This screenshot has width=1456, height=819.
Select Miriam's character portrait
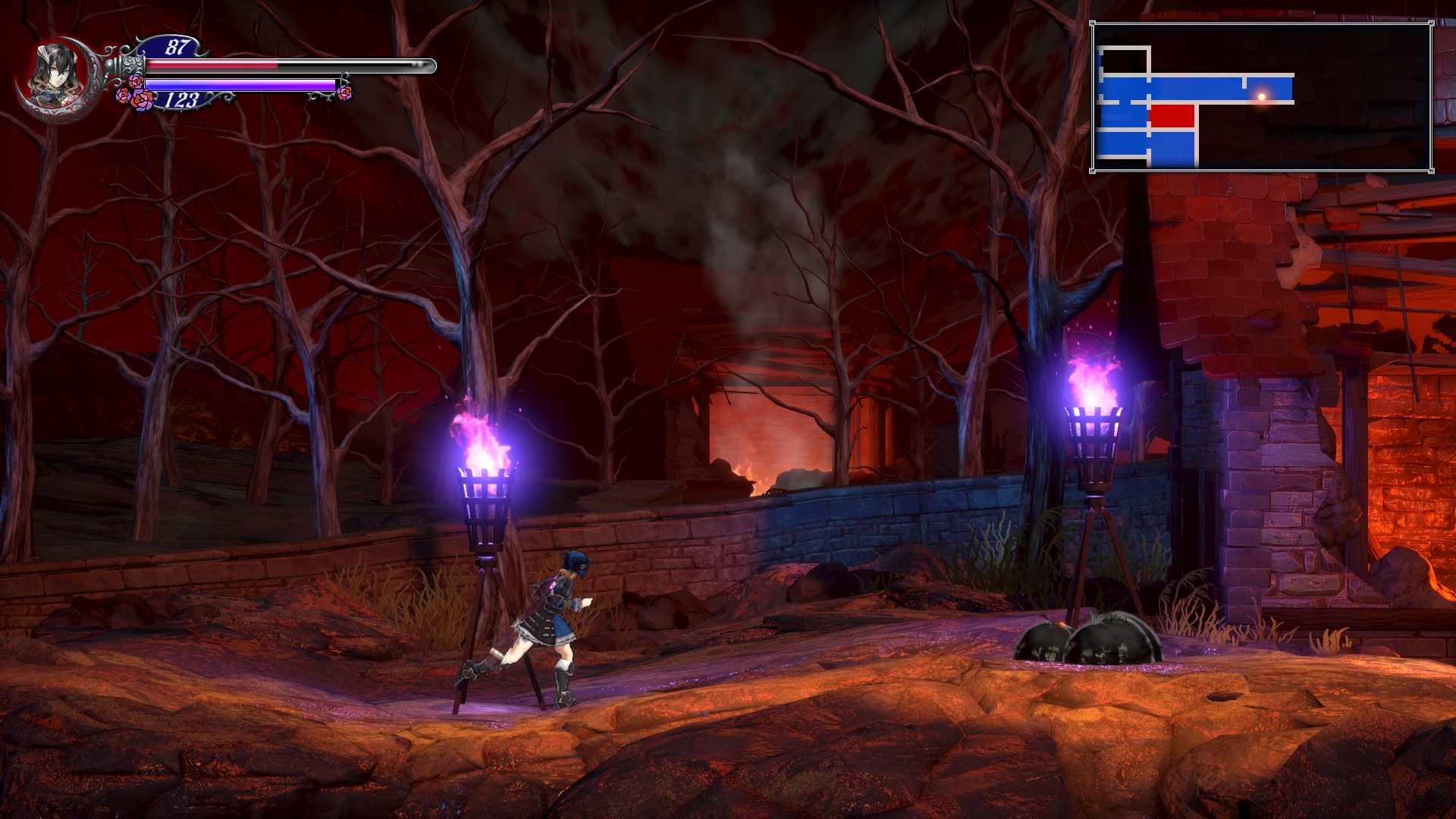(x=53, y=77)
